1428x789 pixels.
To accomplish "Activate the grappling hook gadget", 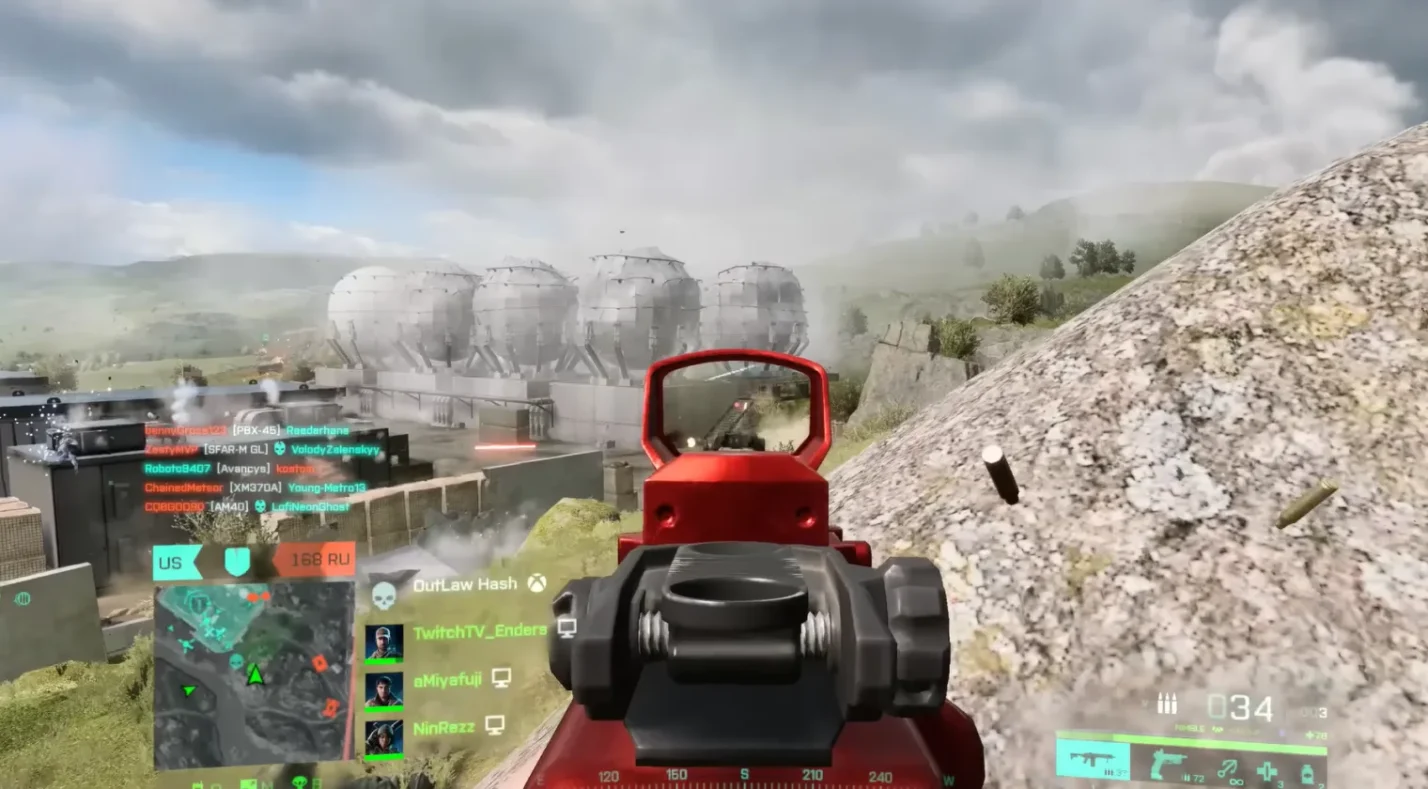I will 1225,769.
